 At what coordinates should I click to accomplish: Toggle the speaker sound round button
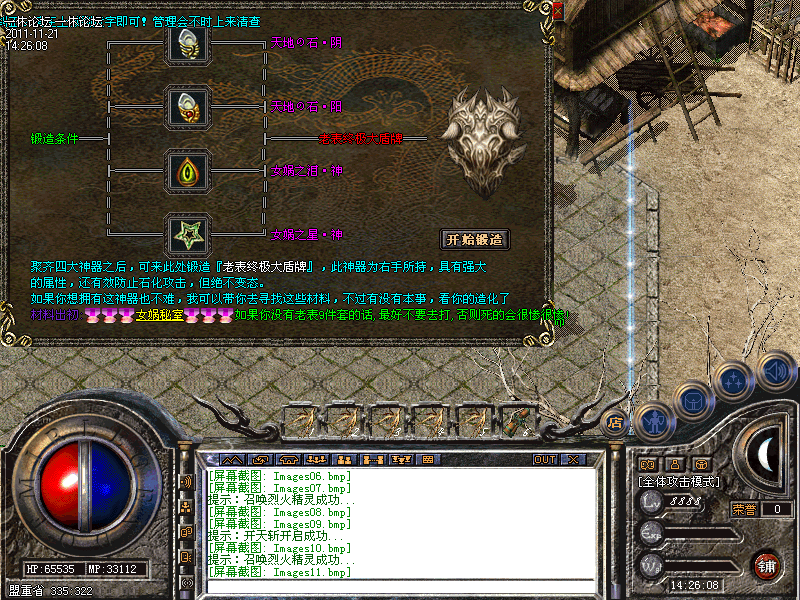775,371
